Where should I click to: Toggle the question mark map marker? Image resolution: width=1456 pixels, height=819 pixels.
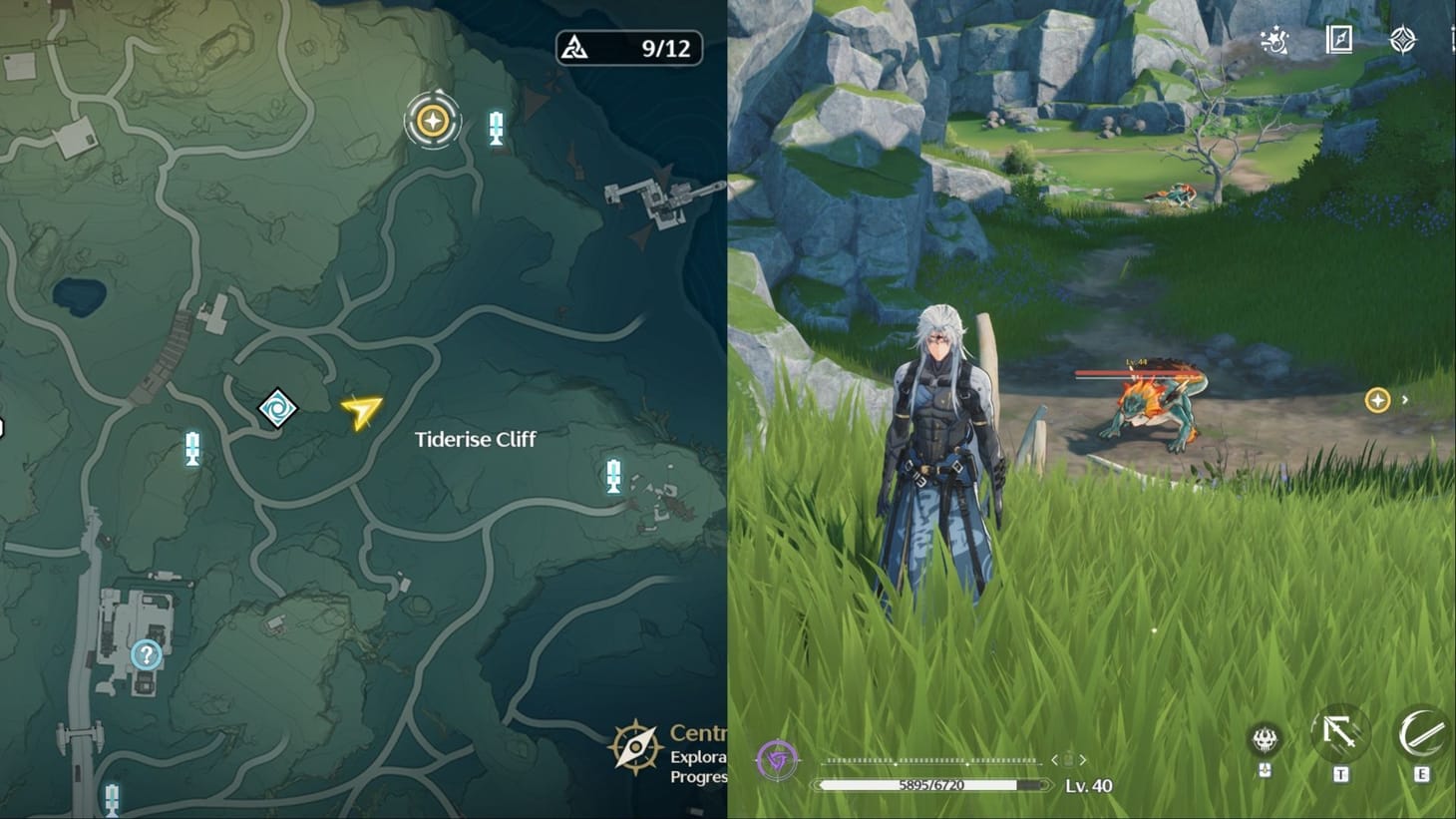146,654
